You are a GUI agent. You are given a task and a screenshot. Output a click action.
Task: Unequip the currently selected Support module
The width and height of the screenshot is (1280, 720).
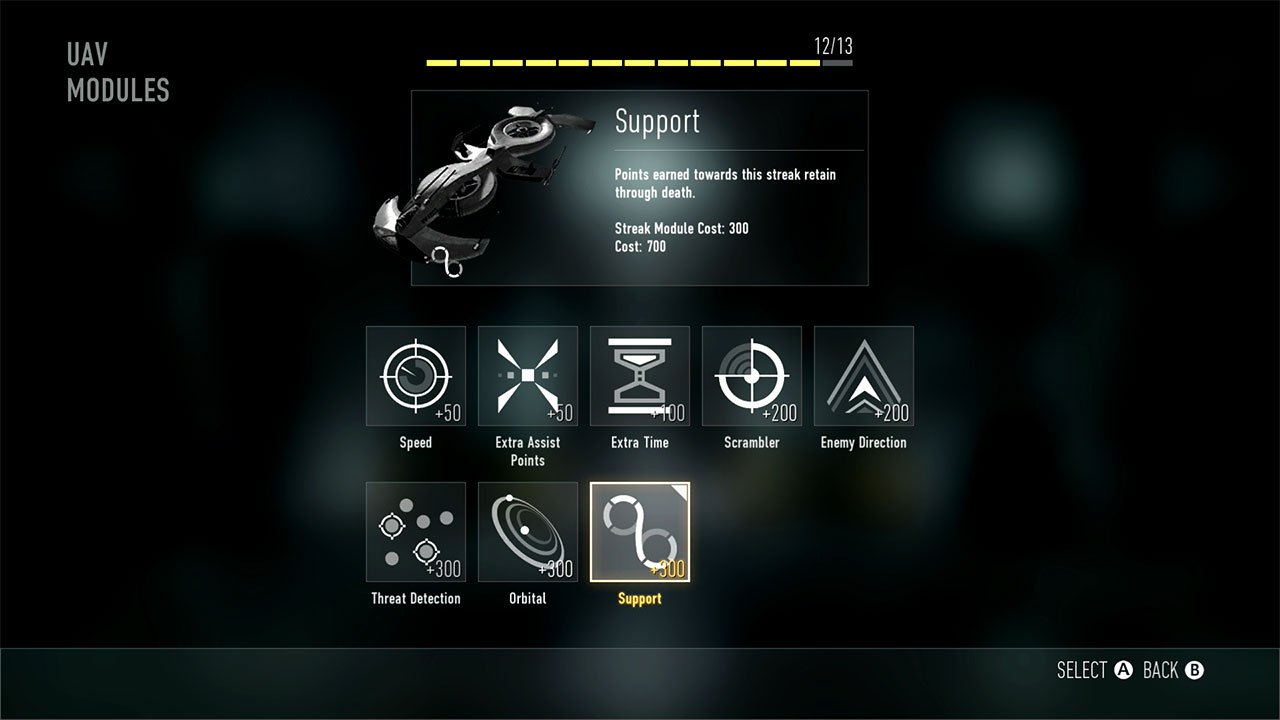pos(639,531)
